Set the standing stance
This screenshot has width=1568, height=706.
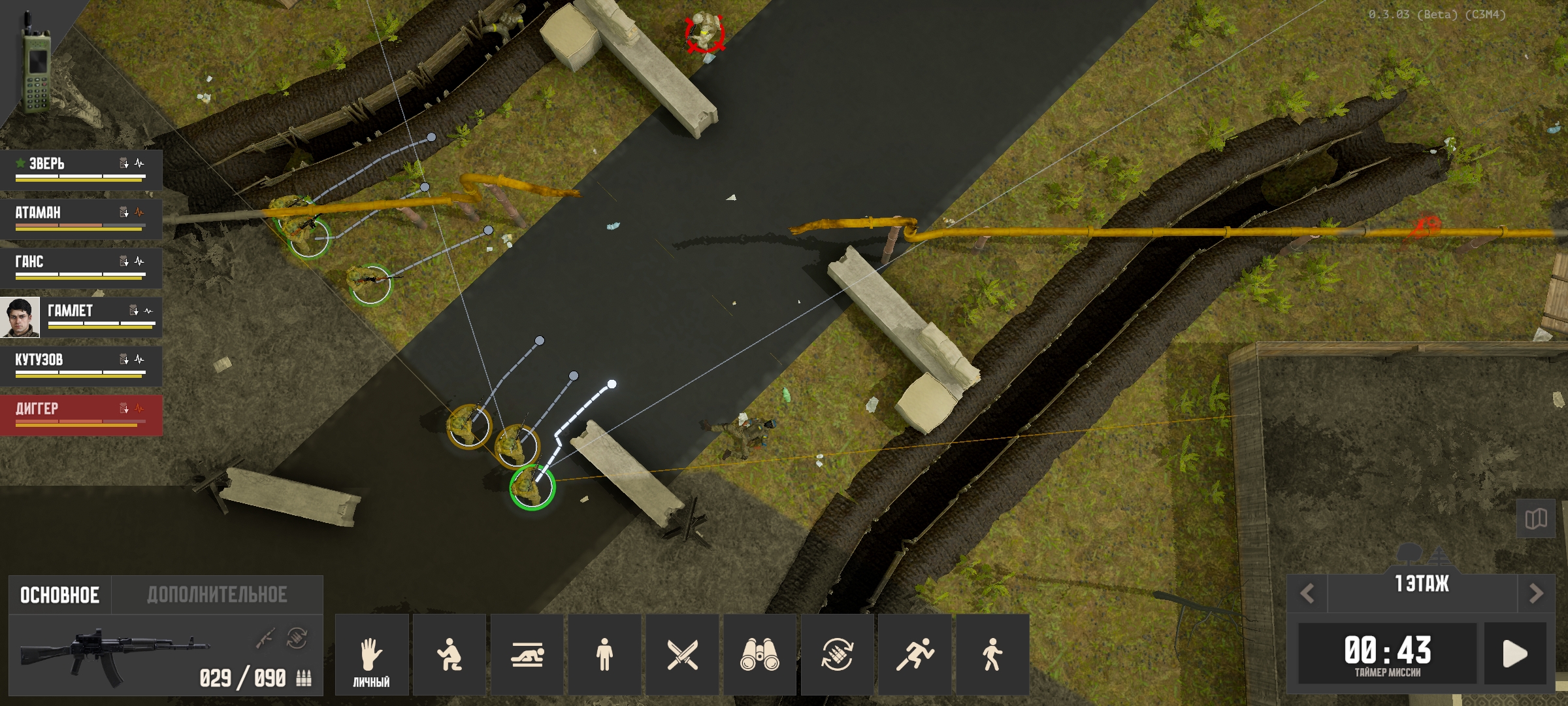604,654
